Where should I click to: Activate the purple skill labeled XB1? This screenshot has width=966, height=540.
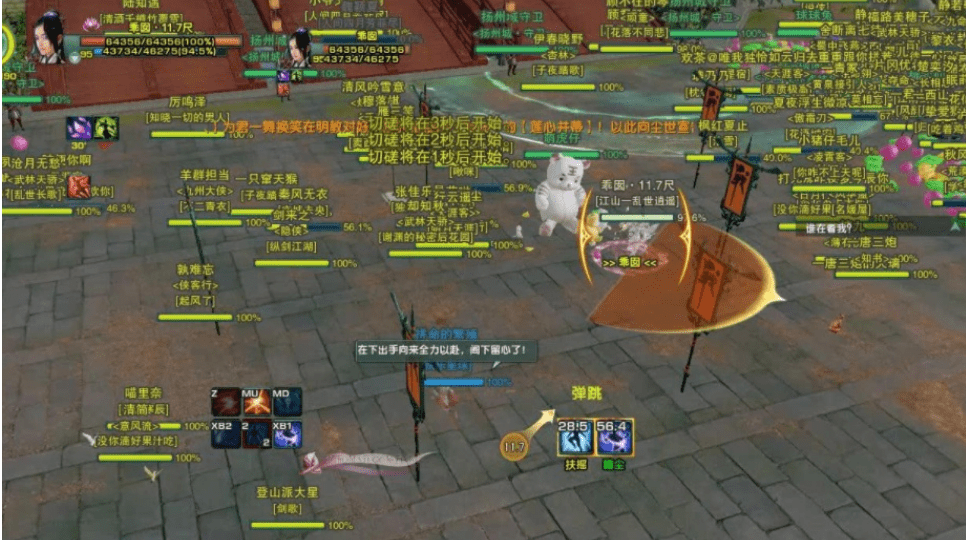pos(287,434)
